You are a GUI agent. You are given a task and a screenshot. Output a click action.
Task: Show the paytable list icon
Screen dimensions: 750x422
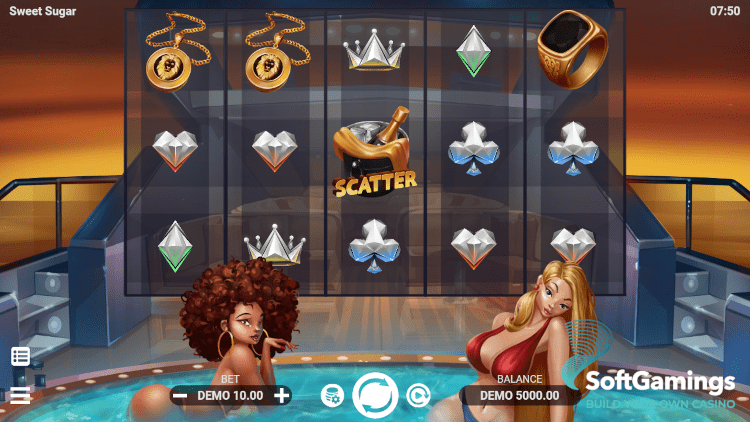tap(20, 356)
